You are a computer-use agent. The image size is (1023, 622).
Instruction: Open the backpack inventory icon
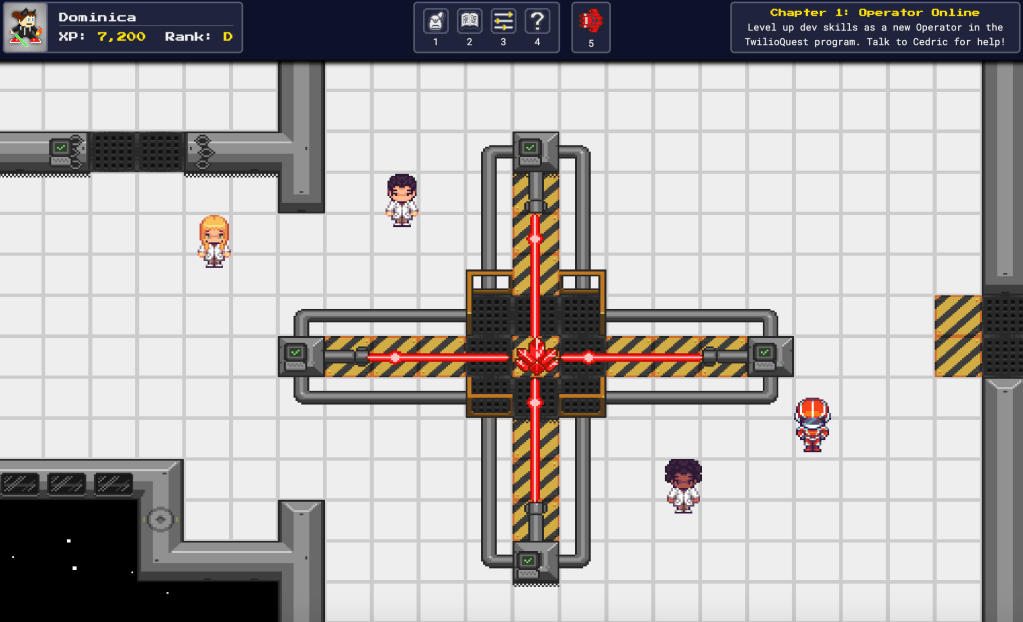435,21
